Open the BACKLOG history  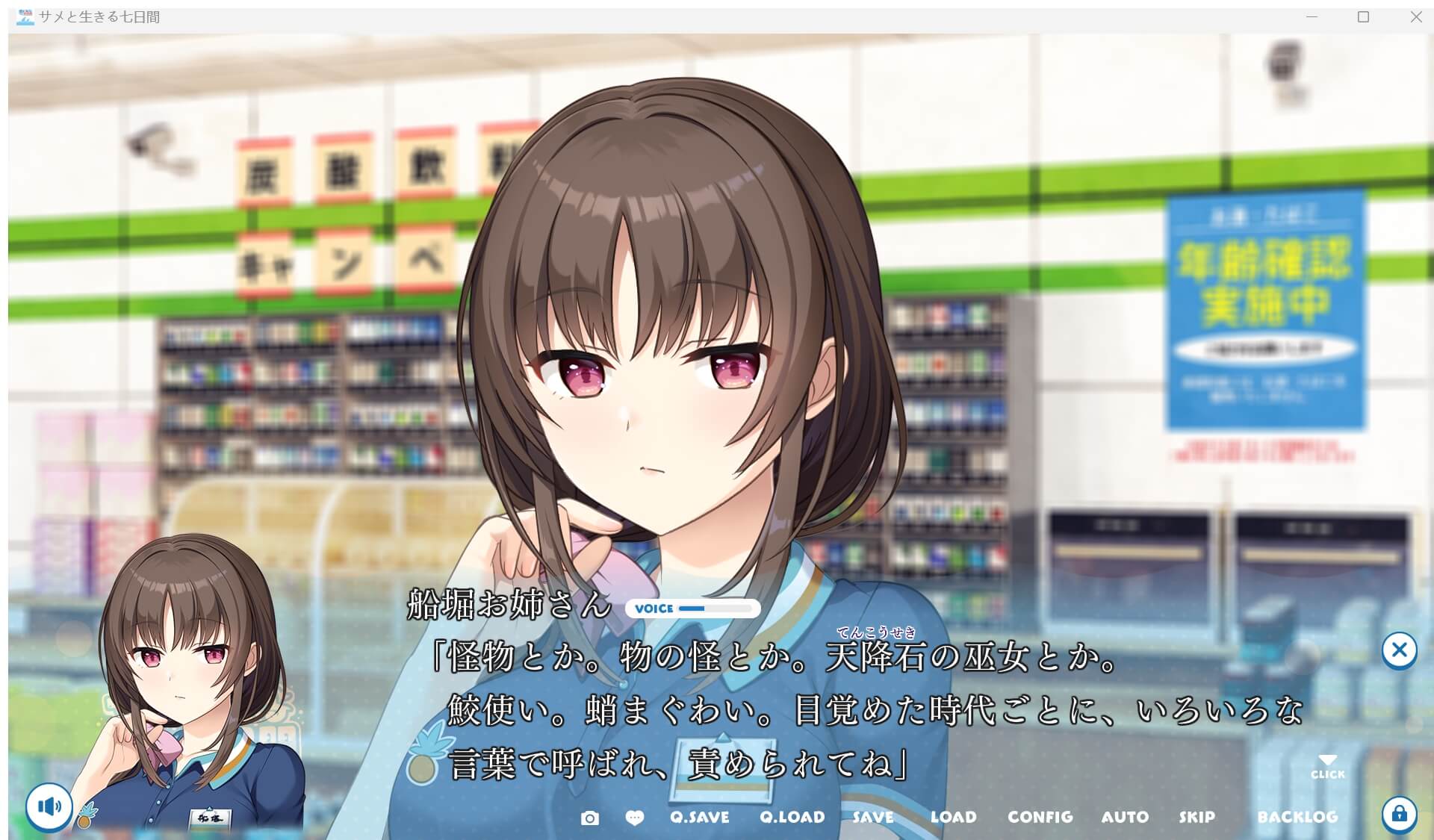(1298, 817)
